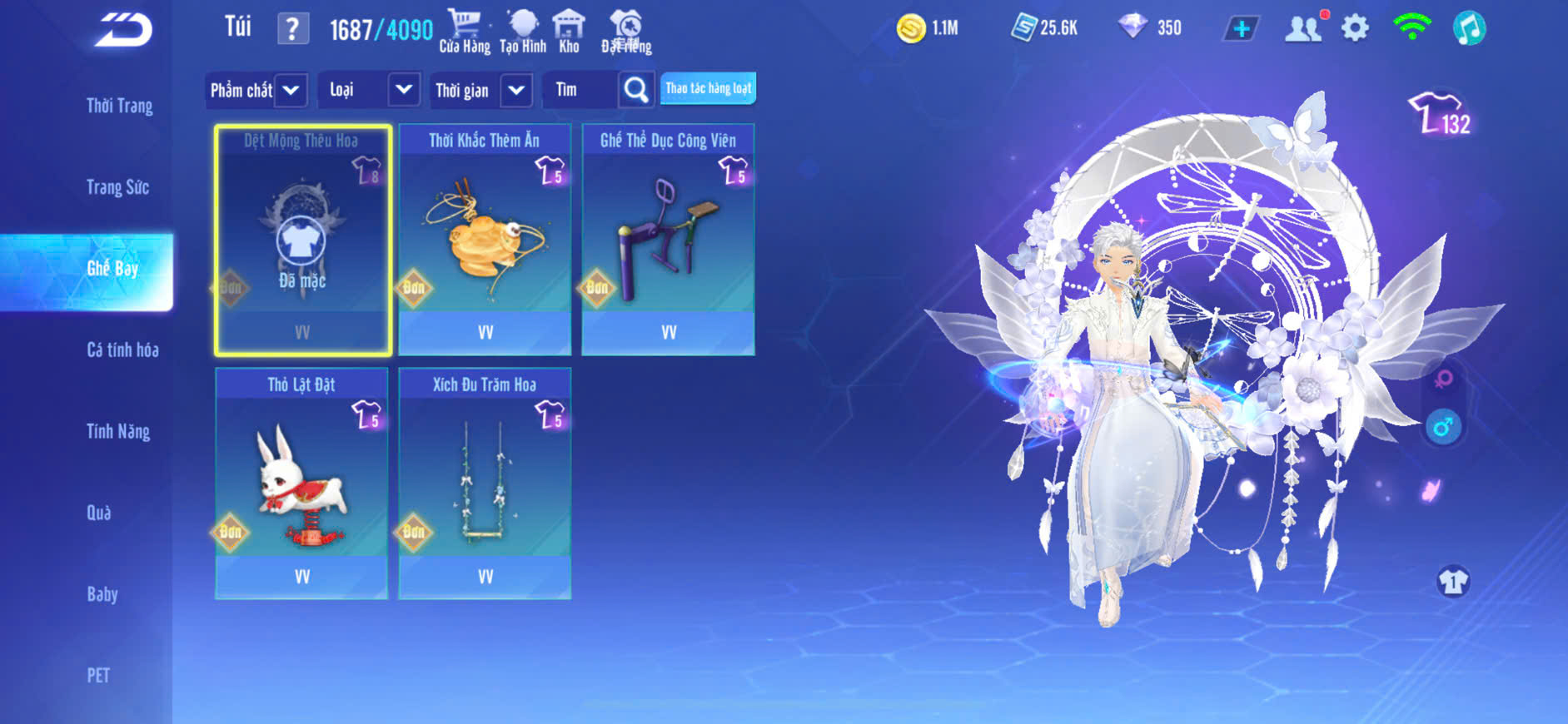Switch to the Trang Sức tab
Image resolution: width=1568 pixels, height=724 pixels.
(117, 187)
